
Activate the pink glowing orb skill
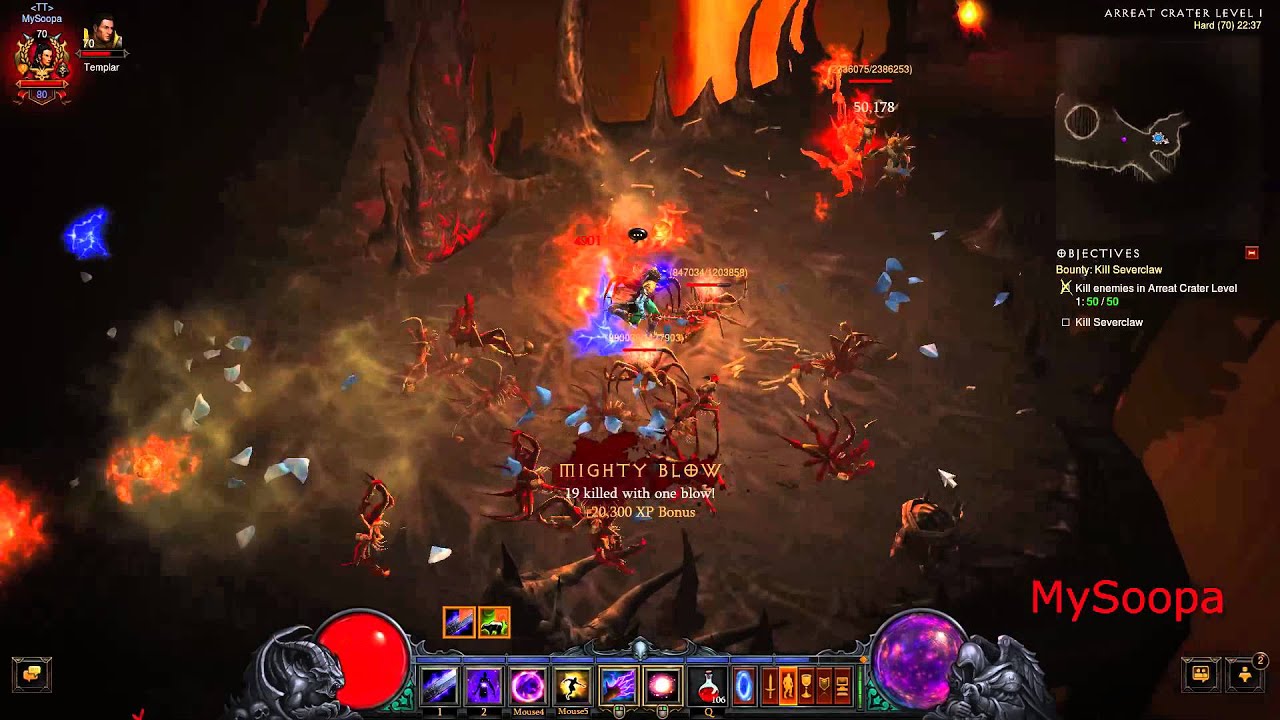coord(662,687)
